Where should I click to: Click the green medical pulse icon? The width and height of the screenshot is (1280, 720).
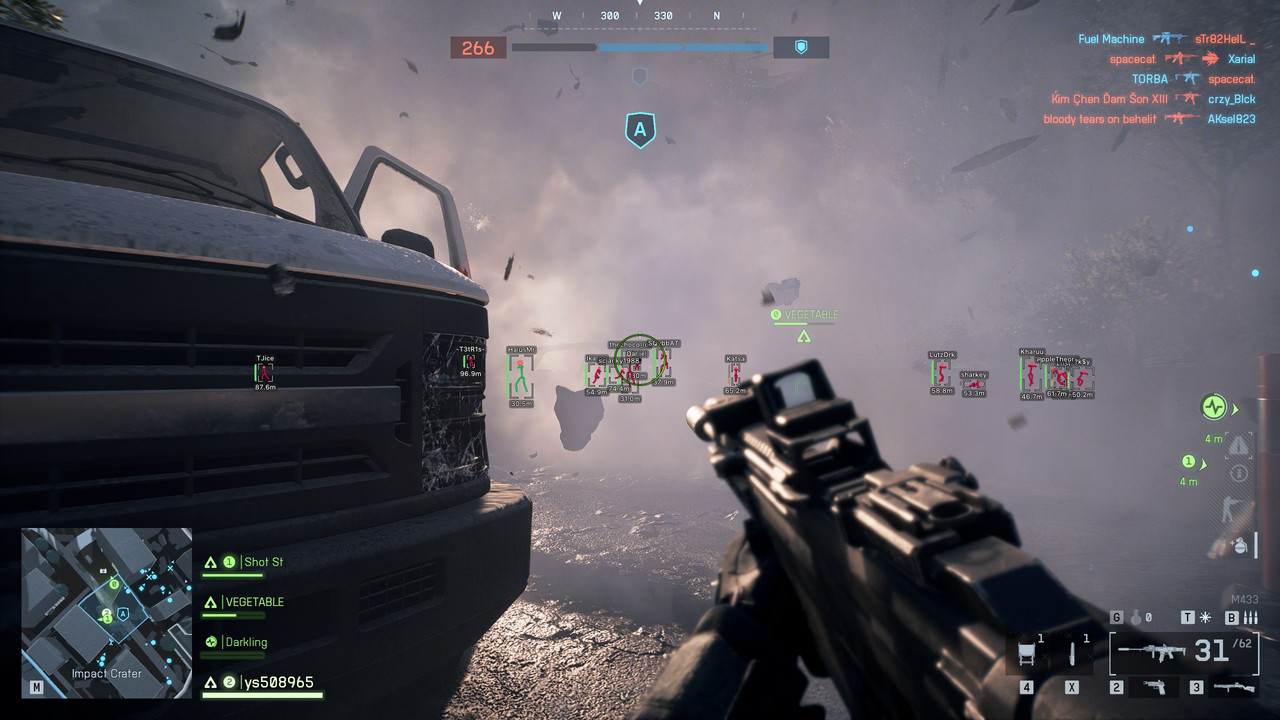[1214, 406]
